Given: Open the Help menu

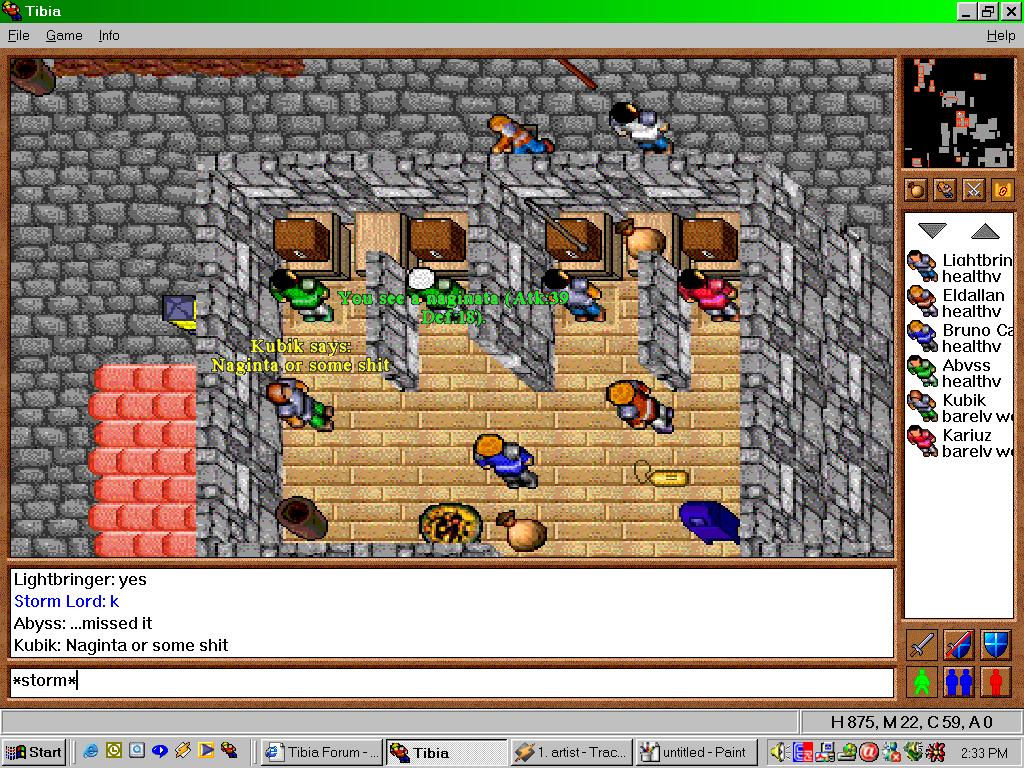Looking at the screenshot, I should coord(1000,35).
